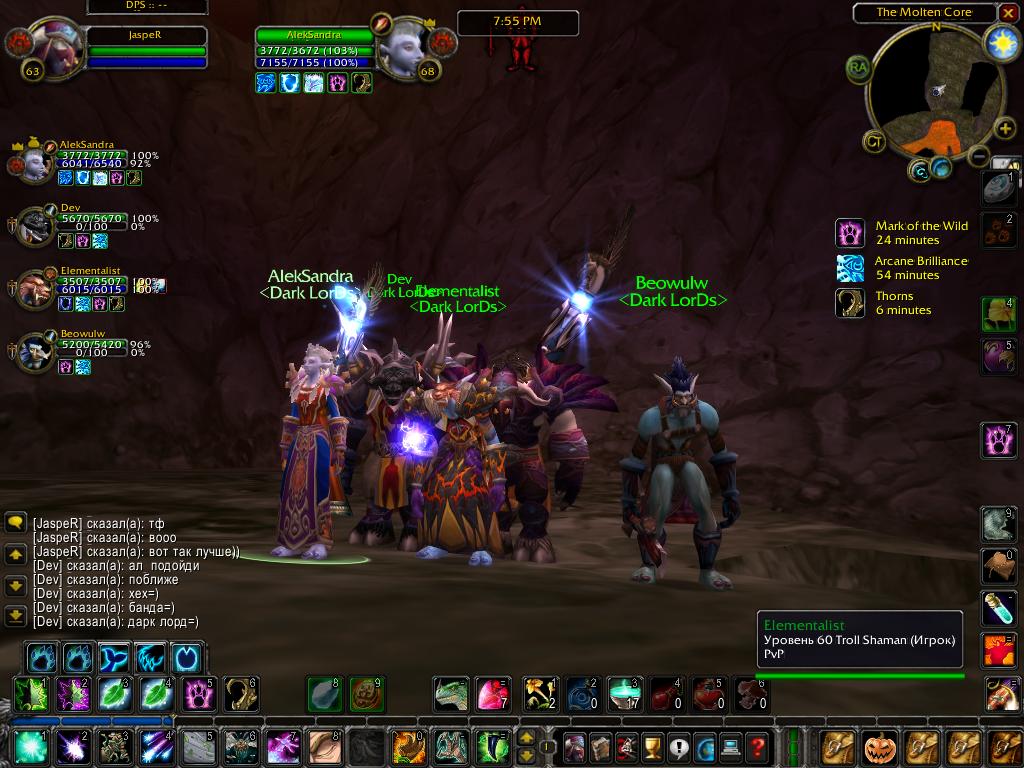Viewport: 1024px width, 768px height.
Task: Click the RA minimap button
Action: point(858,68)
